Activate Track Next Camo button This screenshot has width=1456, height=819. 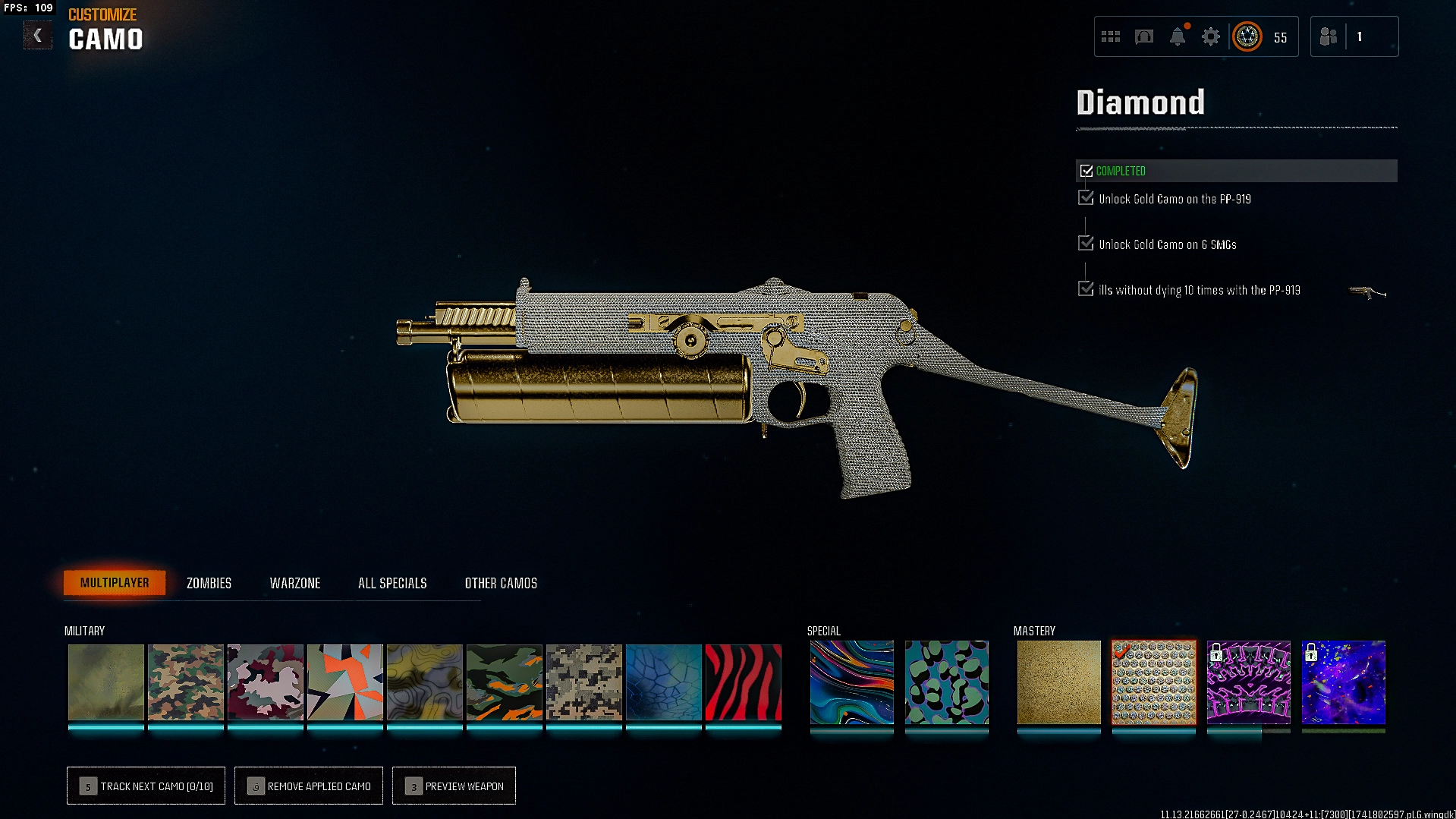tap(146, 786)
